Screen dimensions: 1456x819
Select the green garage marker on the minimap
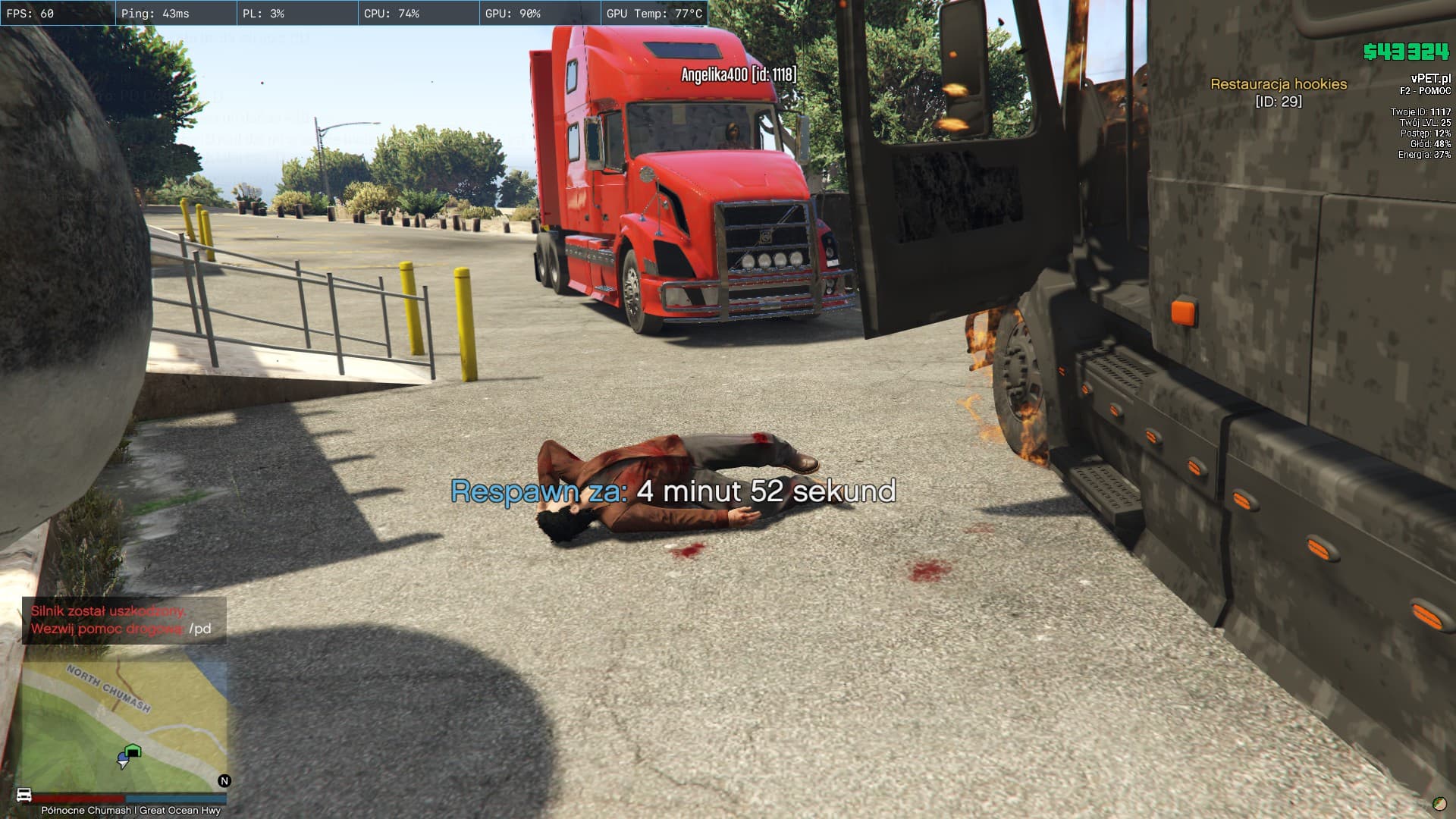coord(133,752)
